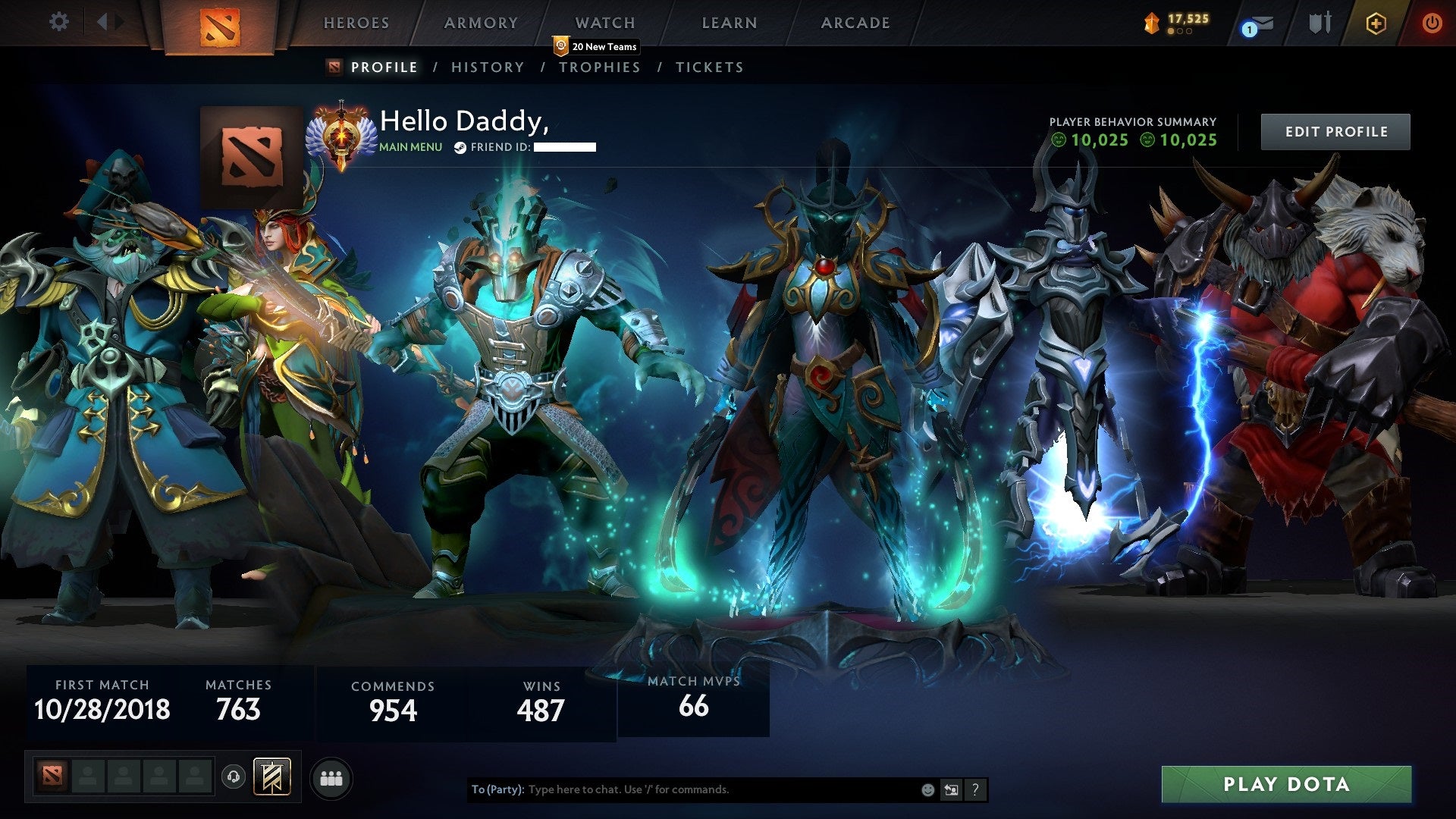The height and width of the screenshot is (819, 1456).
Task: Open the ARCADE menu
Action: (855, 23)
